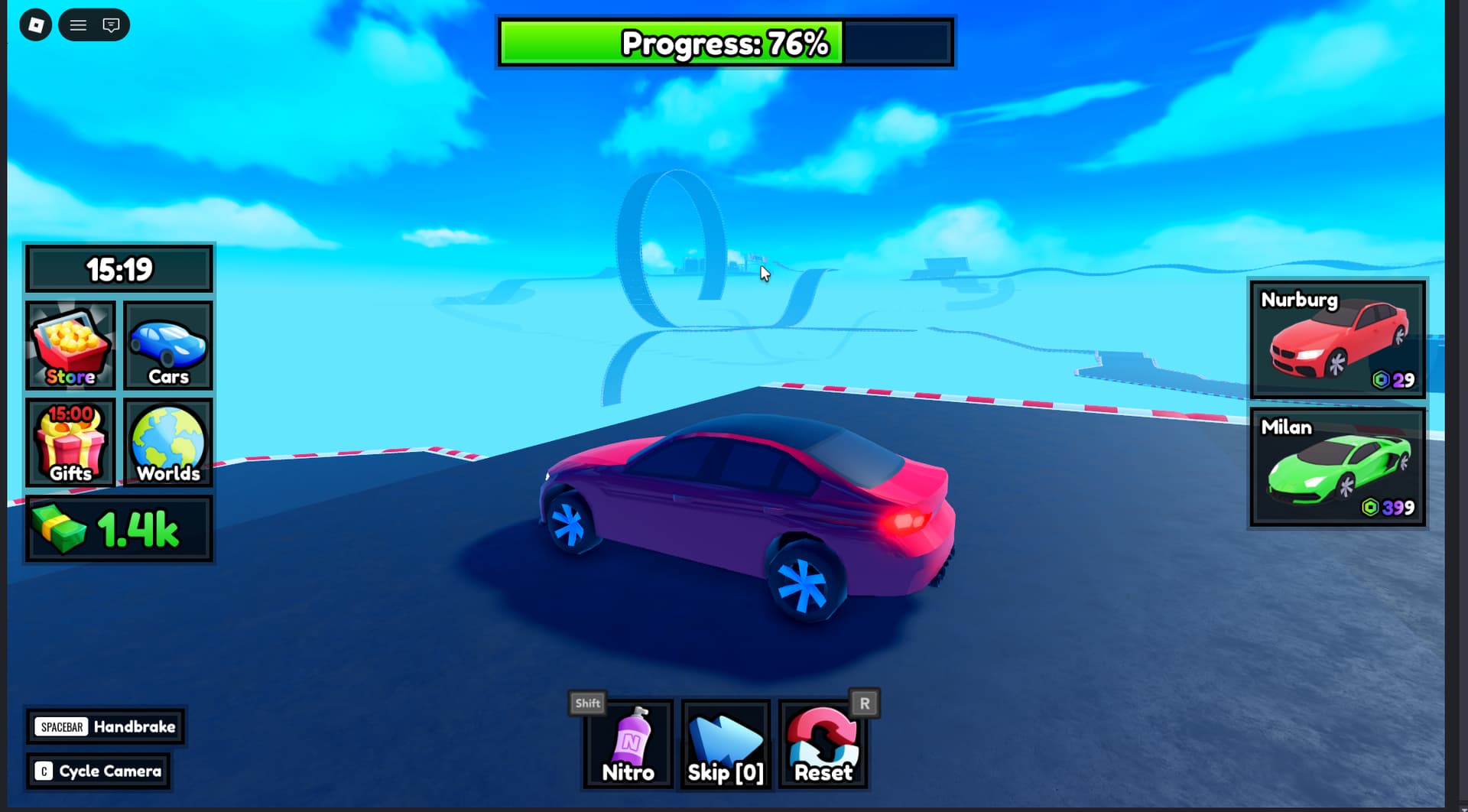The height and width of the screenshot is (812, 1468).
Task: Click the green cash balance panel
Action: coord(119,528)
